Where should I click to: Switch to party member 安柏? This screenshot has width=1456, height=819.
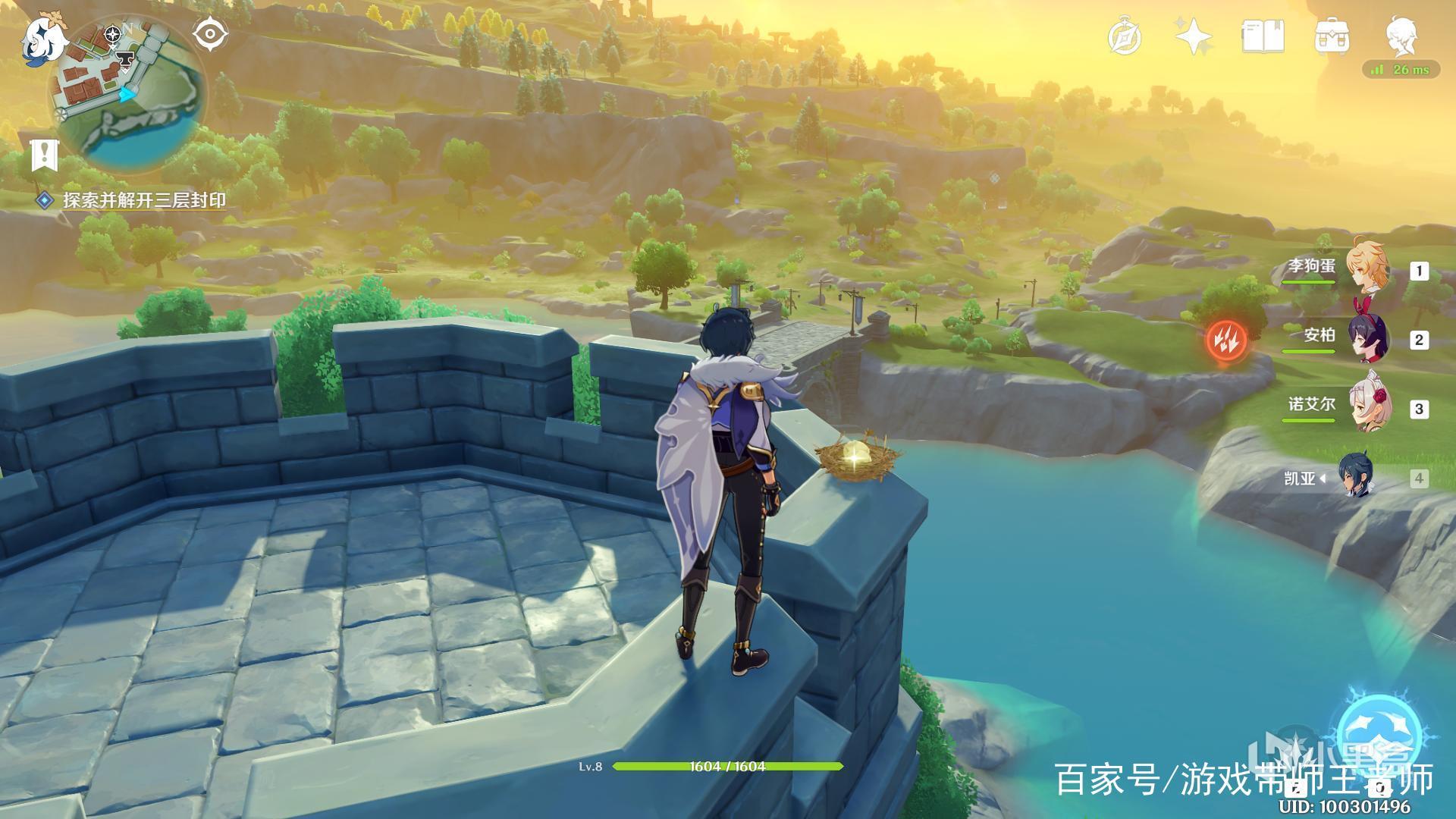1367,338
